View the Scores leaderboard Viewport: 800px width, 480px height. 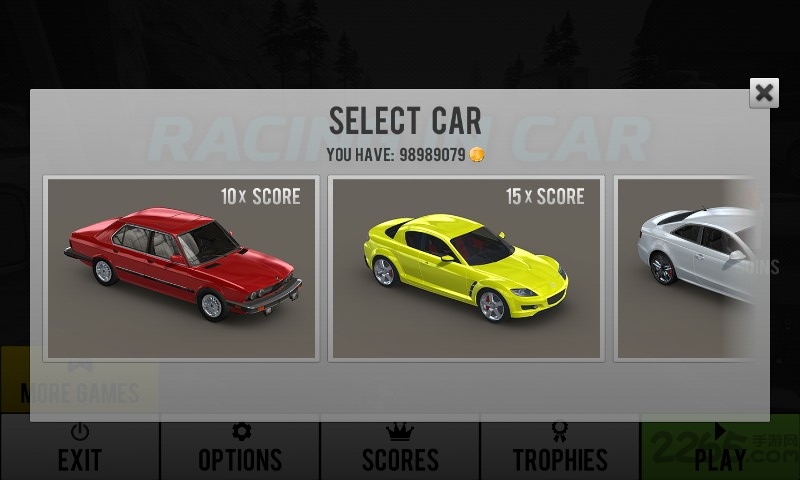[x=400, y=448]
